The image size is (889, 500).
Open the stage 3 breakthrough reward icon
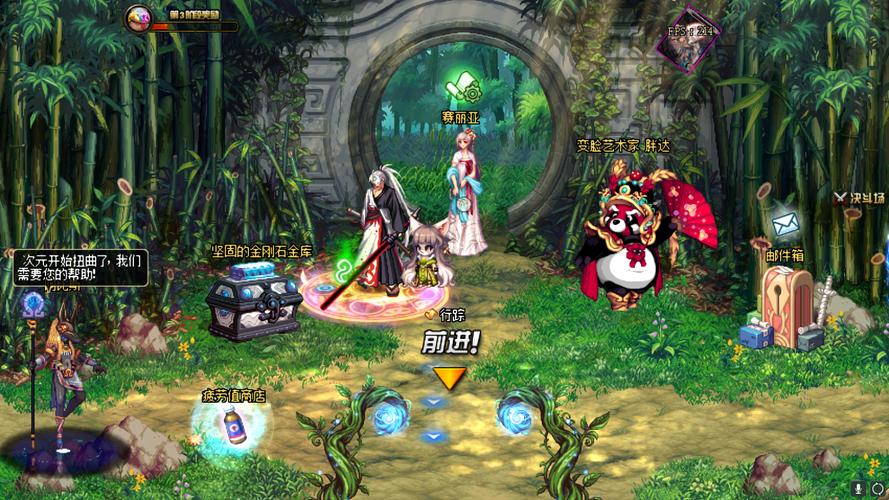[139, 17]
